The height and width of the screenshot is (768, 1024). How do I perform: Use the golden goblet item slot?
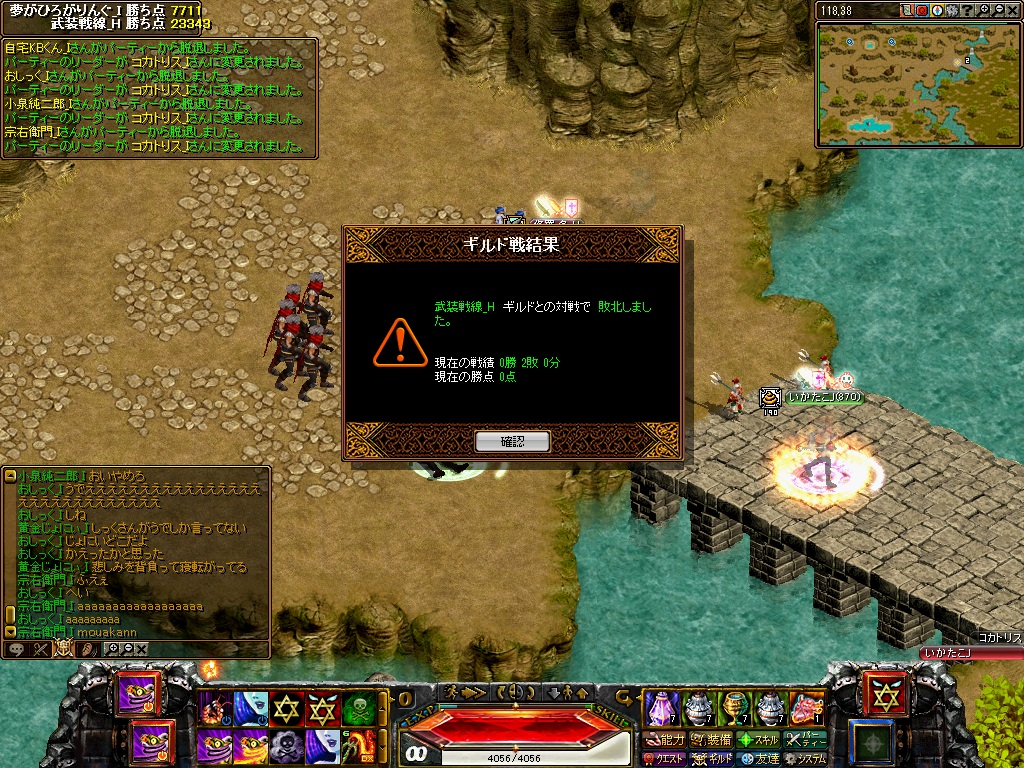tap(735, 708)
